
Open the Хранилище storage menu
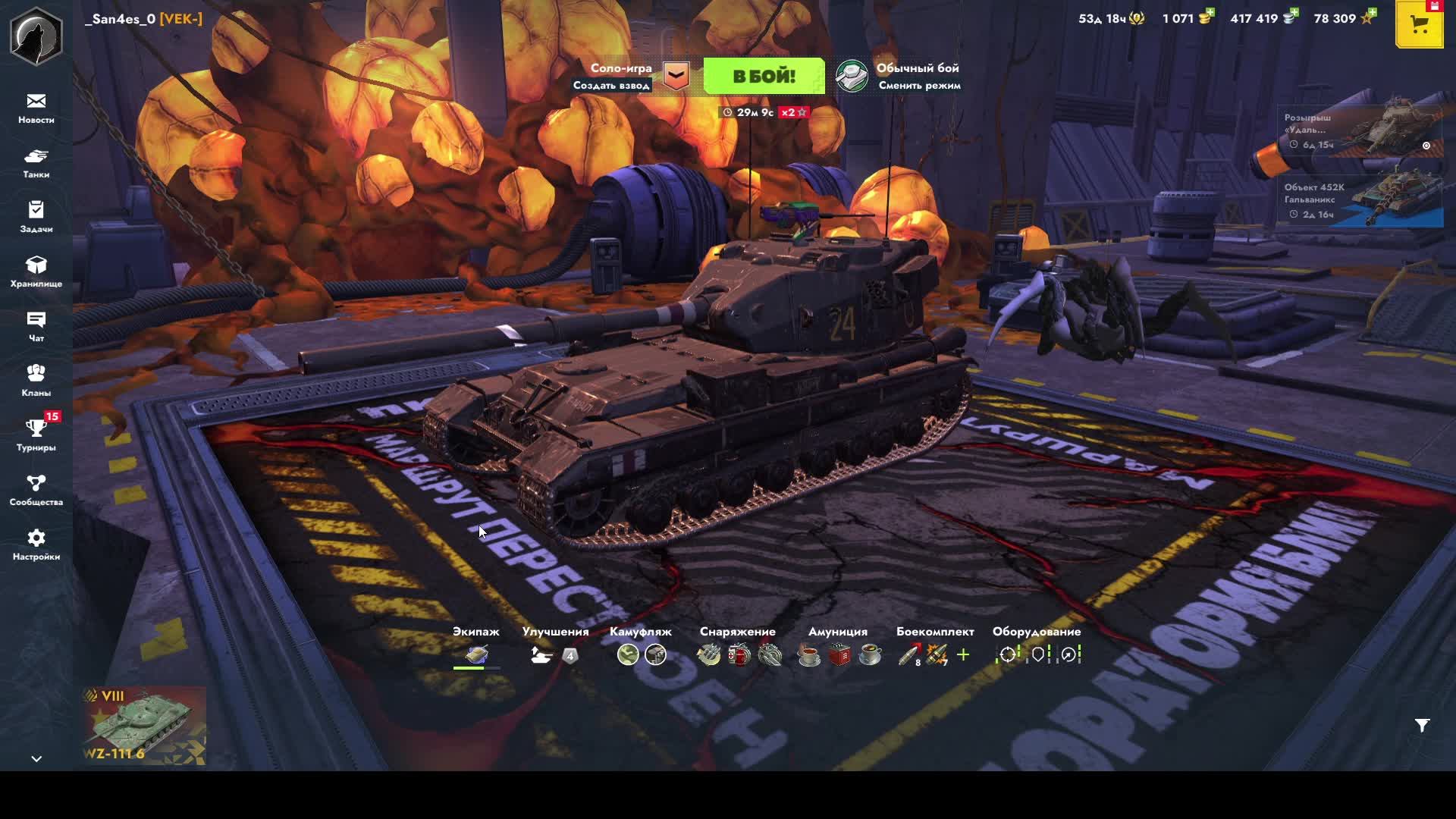36,272
